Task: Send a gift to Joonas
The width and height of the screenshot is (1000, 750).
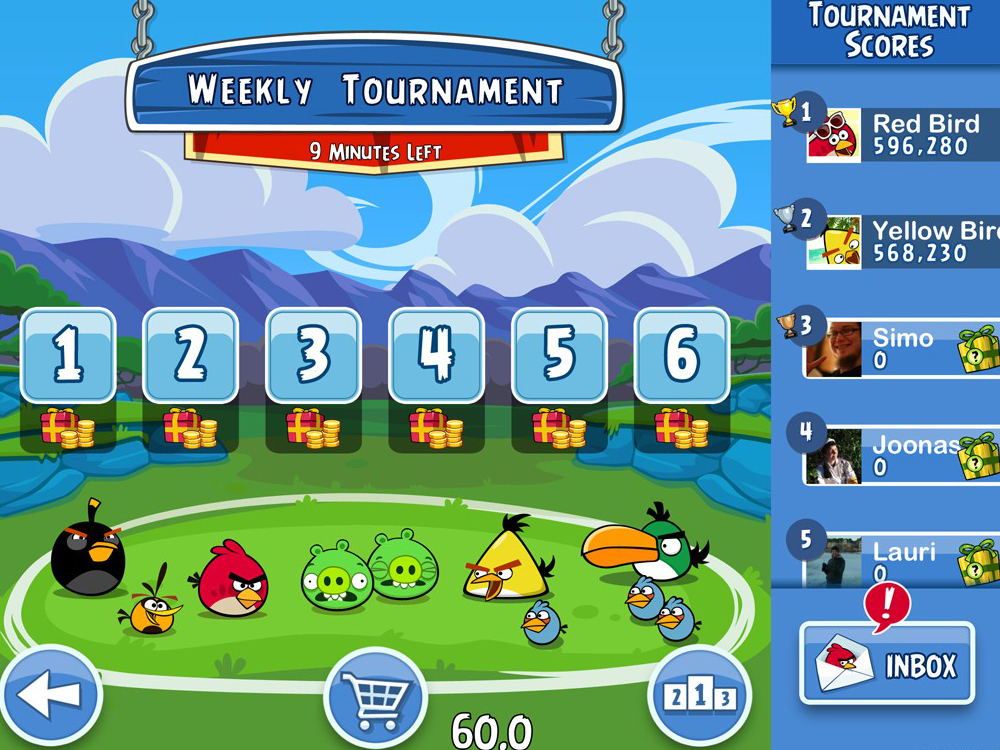Action: 979,456
